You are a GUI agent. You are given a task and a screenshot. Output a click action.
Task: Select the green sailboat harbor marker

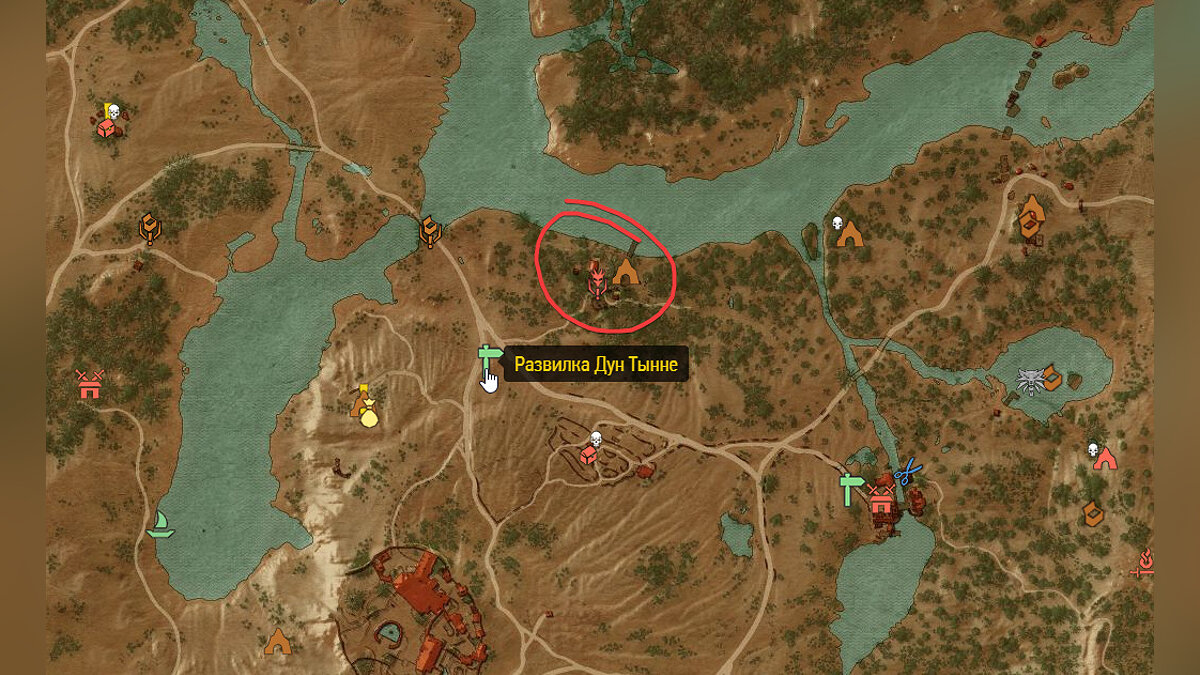coord(160,524)
